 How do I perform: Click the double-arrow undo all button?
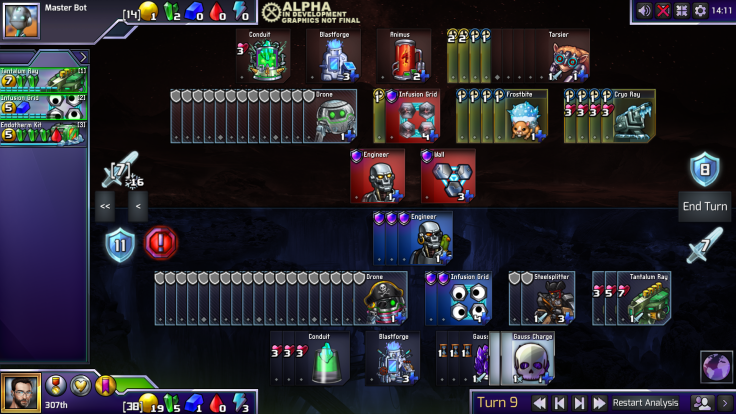click(x=105, y=207)
